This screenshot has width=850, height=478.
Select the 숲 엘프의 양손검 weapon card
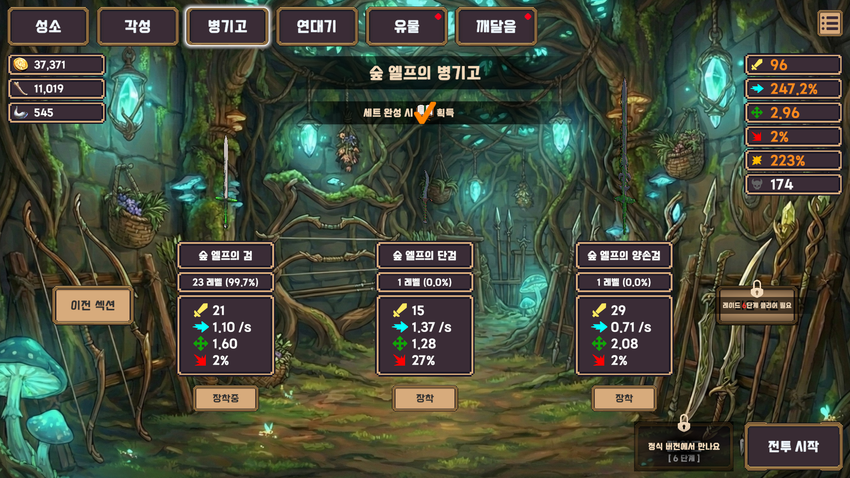[624, 309]
